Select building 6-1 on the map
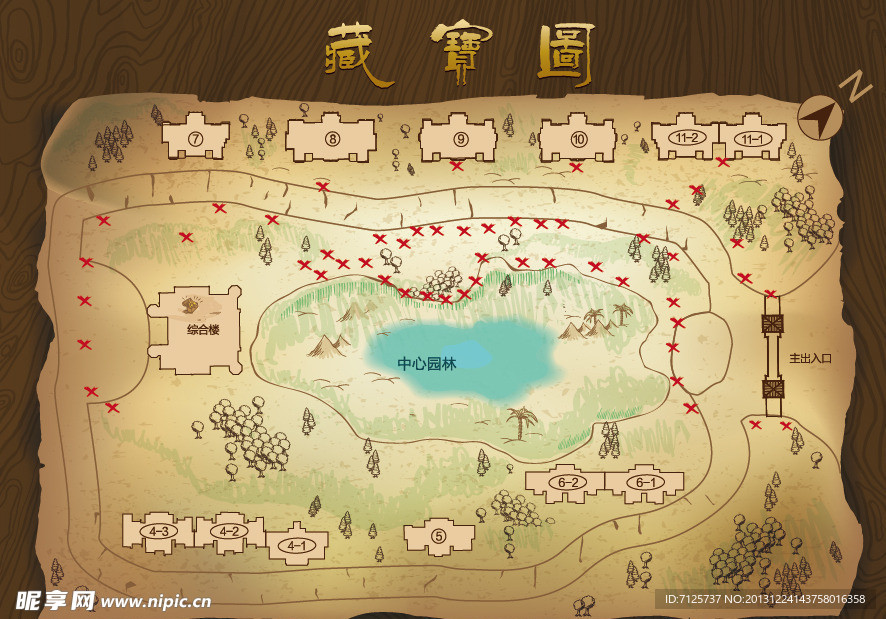The image size is (886, 619). pos(645,483)
